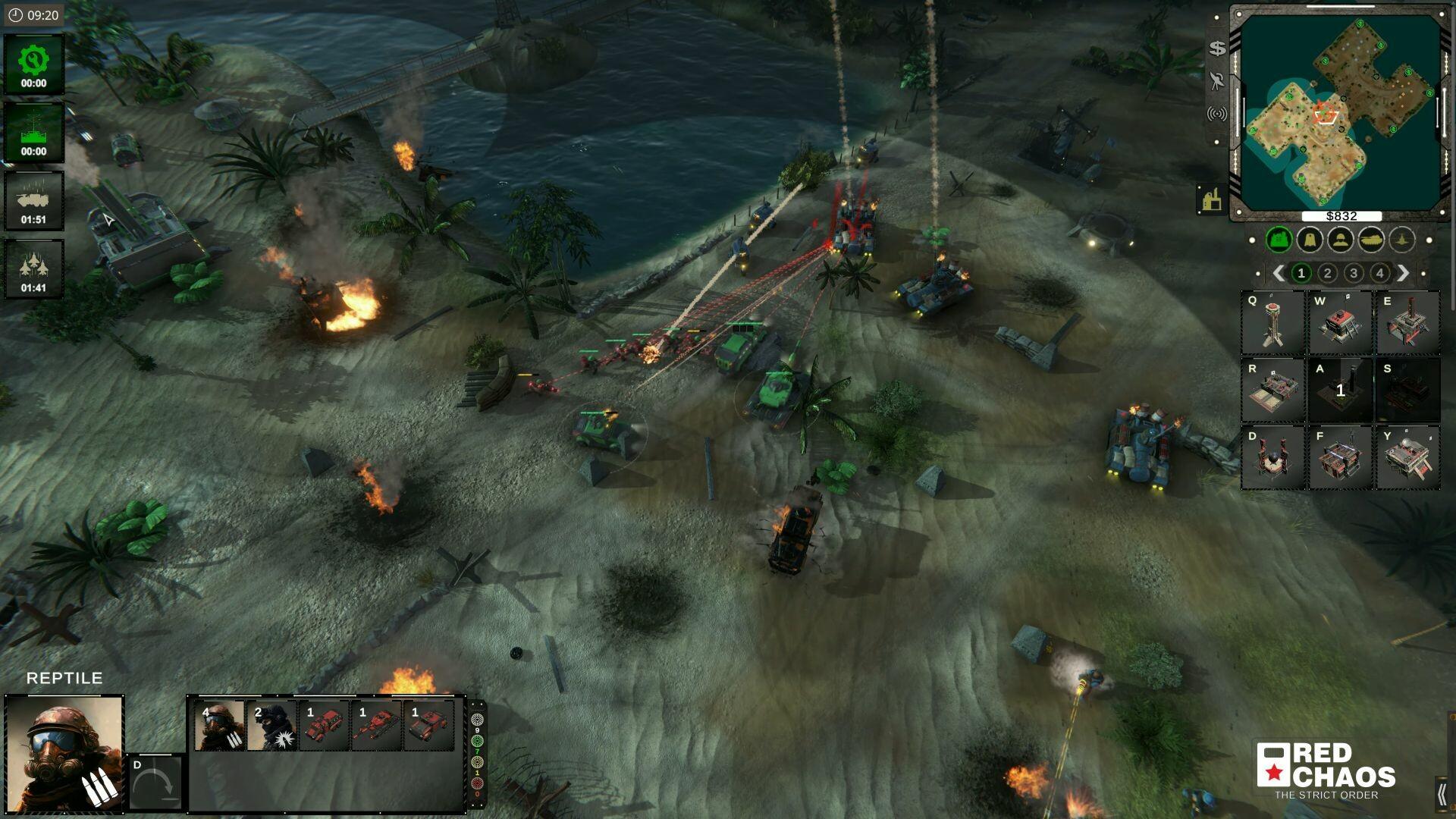Build the W structure with red roof
This screenshot has width=1456, height=819.
1338,322
